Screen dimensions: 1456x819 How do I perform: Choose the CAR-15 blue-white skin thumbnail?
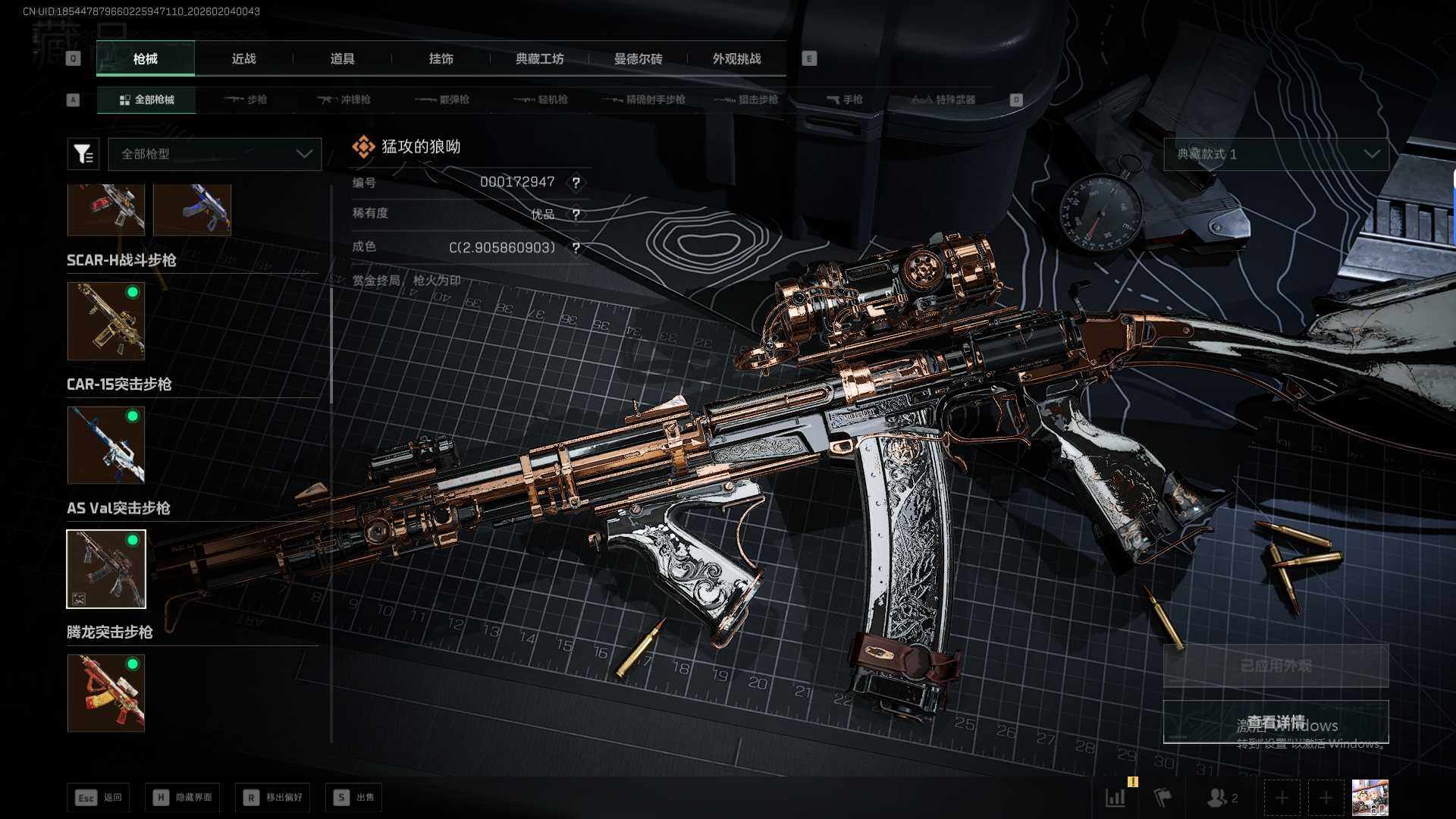(106, 445)
